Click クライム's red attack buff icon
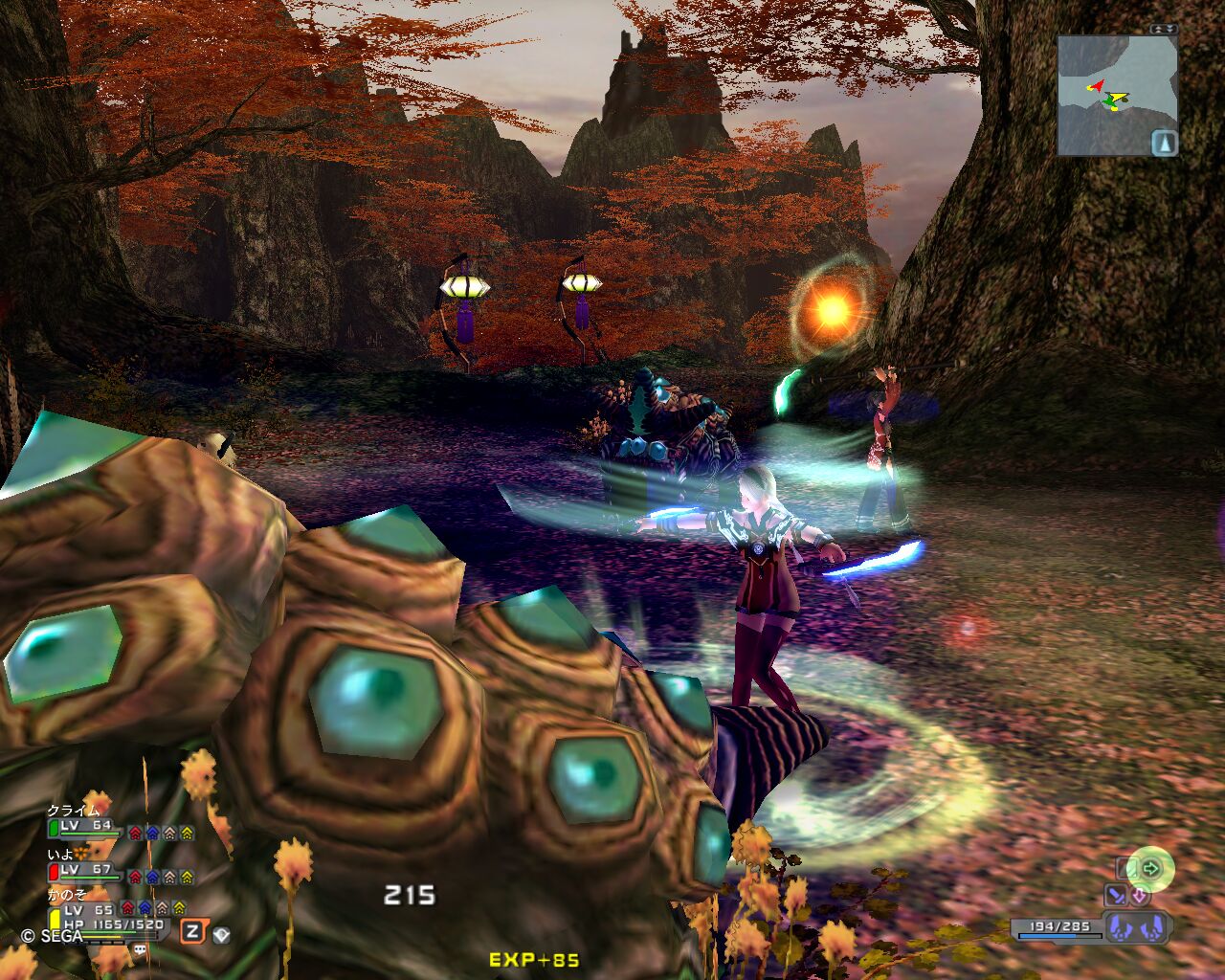Image resolution: width=1225 pixels, height=980 pixels. point(135,833)
